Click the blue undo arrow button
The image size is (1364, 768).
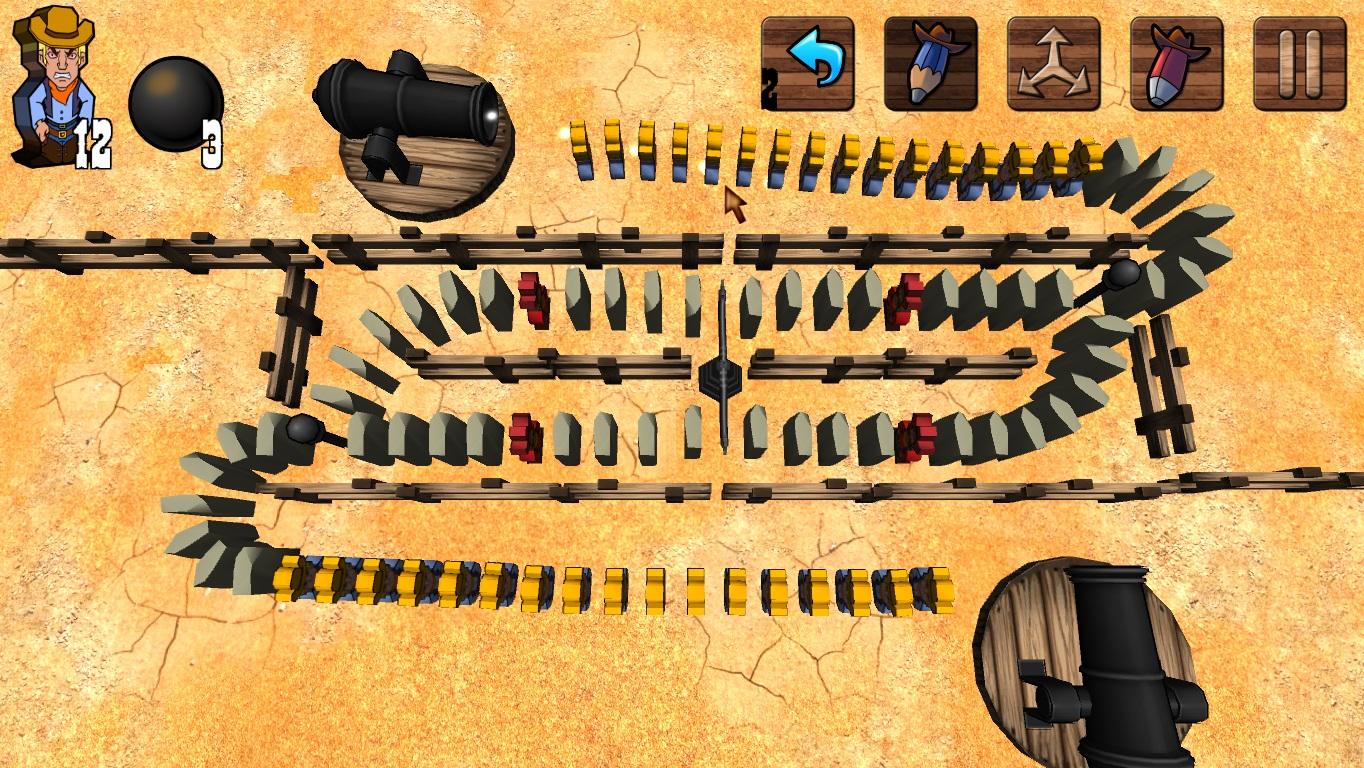point(808,63)
